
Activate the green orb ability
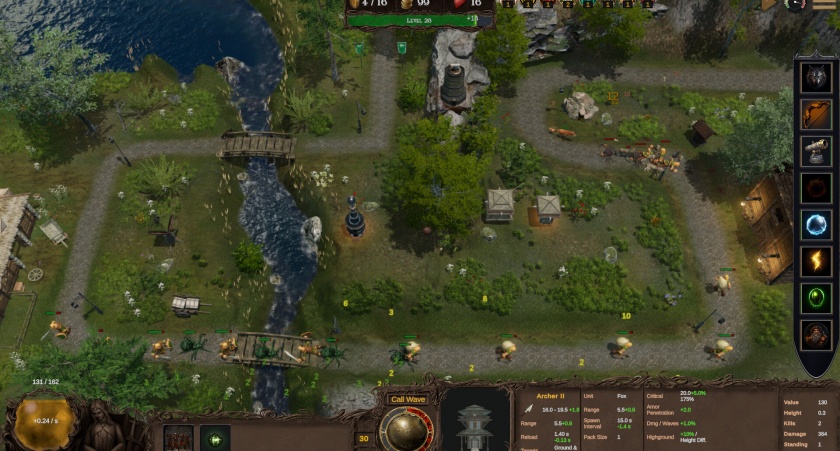(x=817, y=299)
